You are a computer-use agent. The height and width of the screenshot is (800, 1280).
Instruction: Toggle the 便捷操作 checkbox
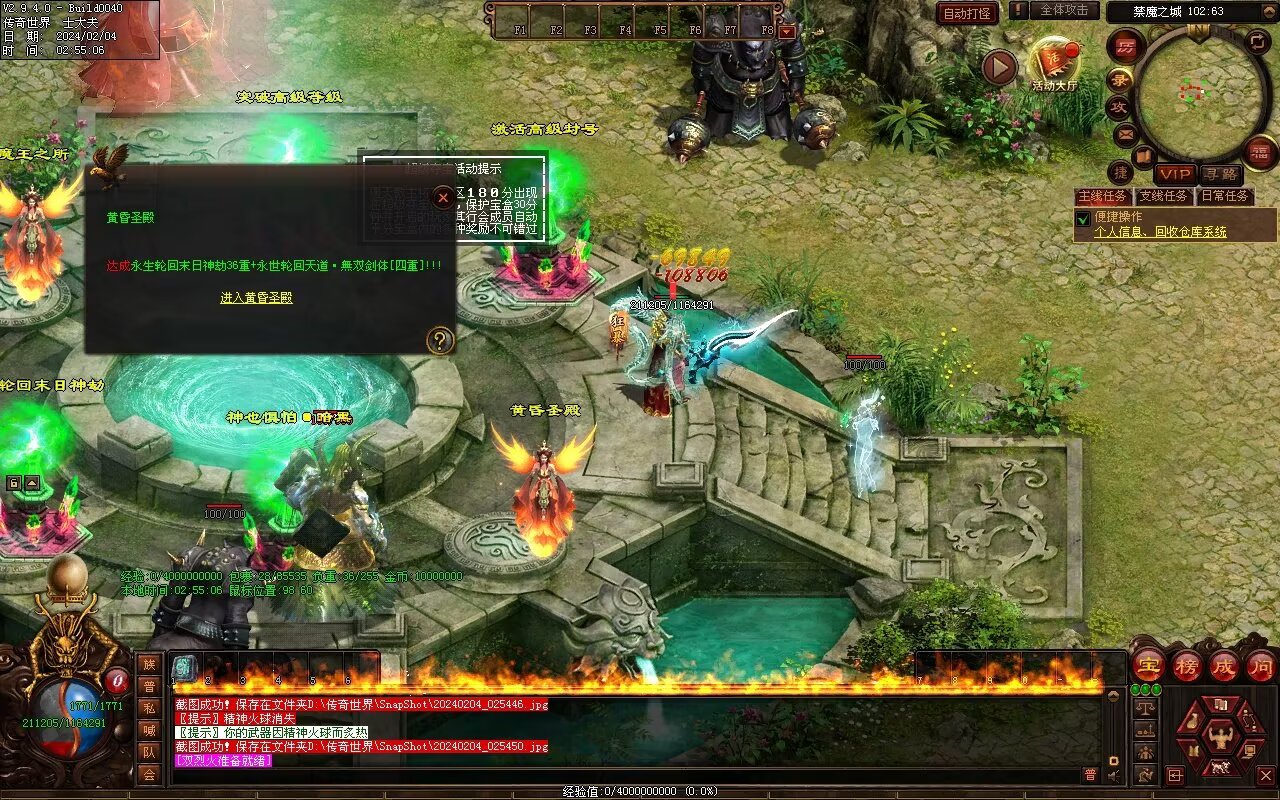coord(1082,217)
